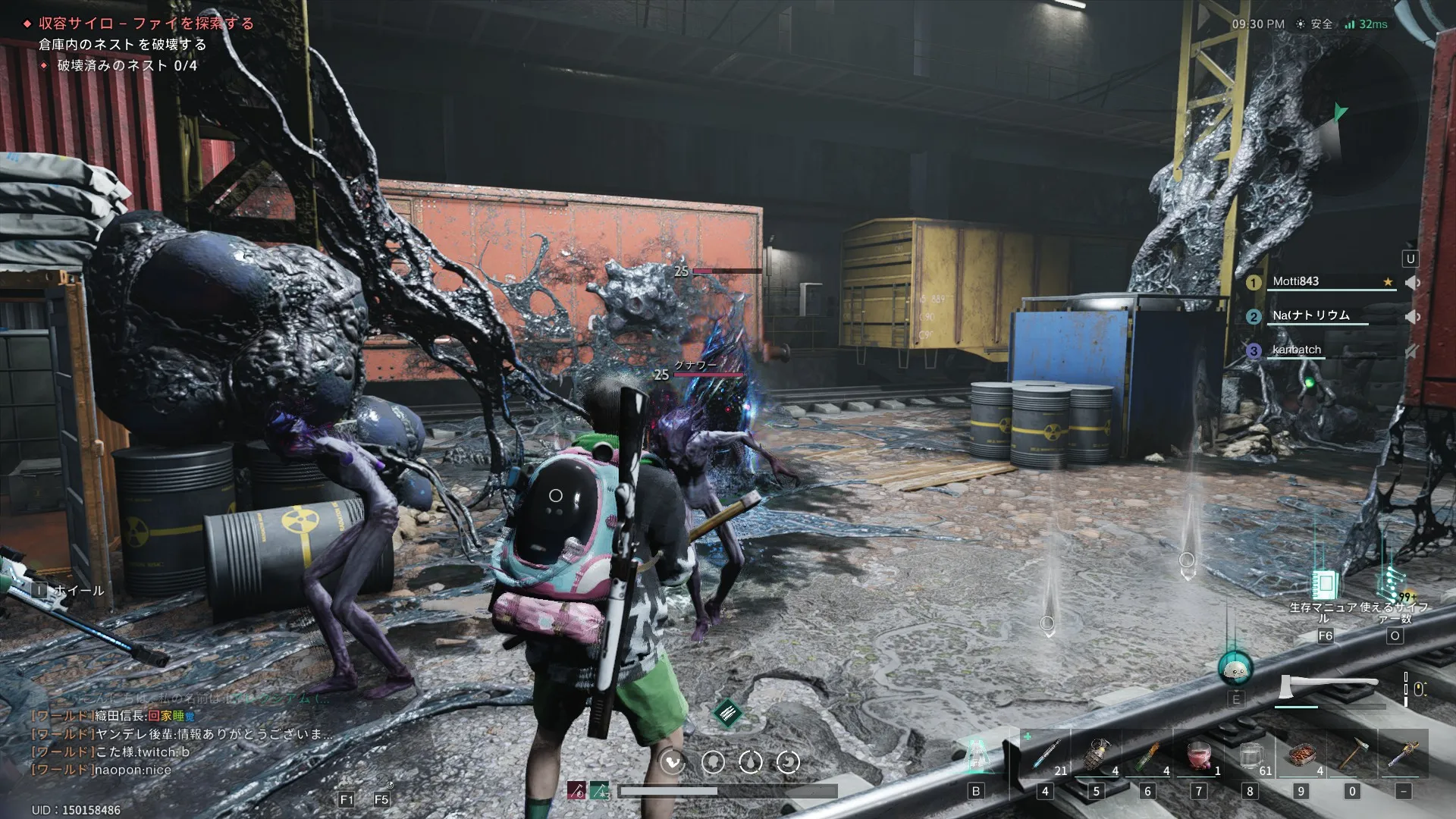Select party member kanbatch
The height and width of the screenshot is (819, 1456).
(x=1297, y=350)
